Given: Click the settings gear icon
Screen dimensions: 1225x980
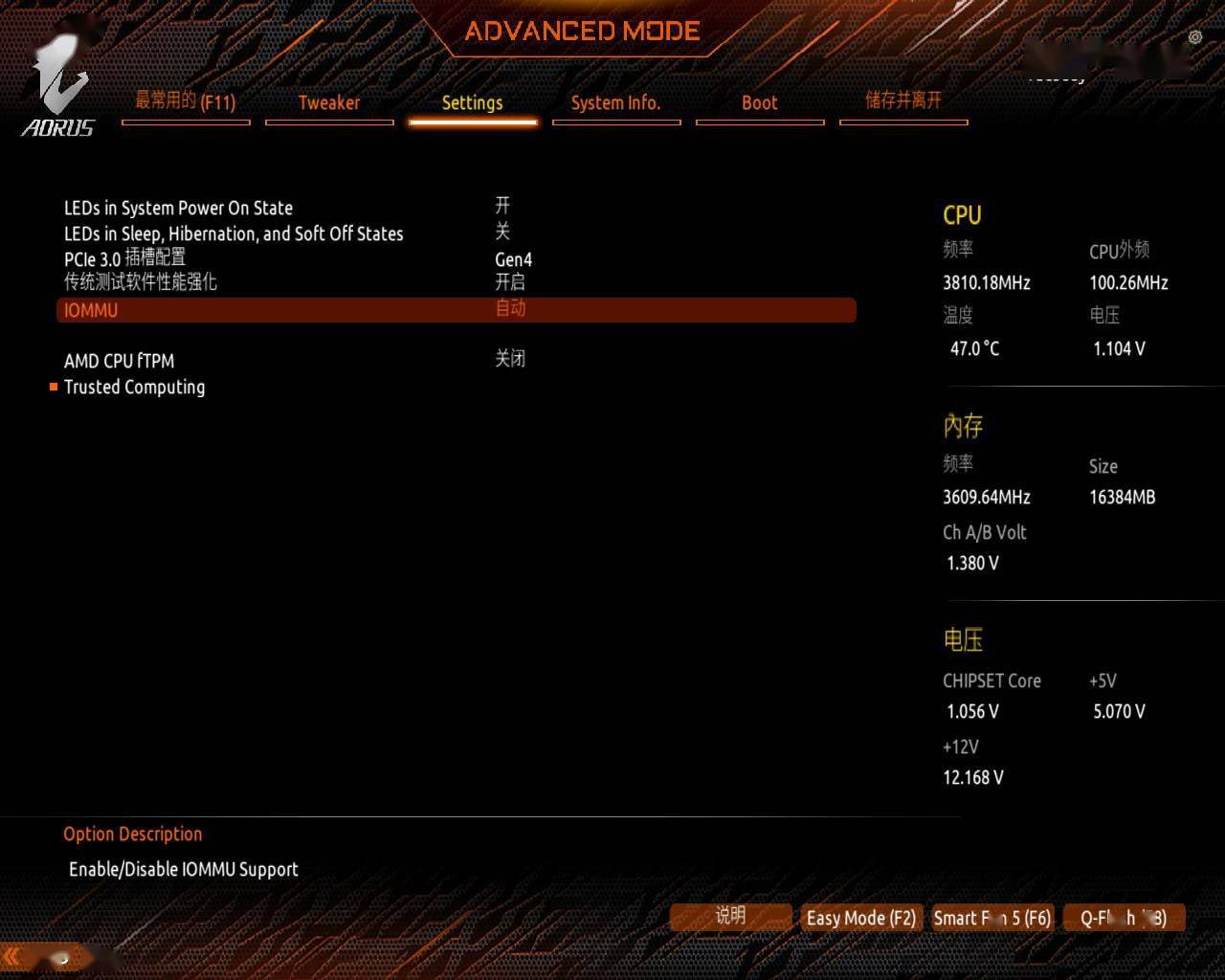Looking at the screenshot, I should (x=1194, y=36).
